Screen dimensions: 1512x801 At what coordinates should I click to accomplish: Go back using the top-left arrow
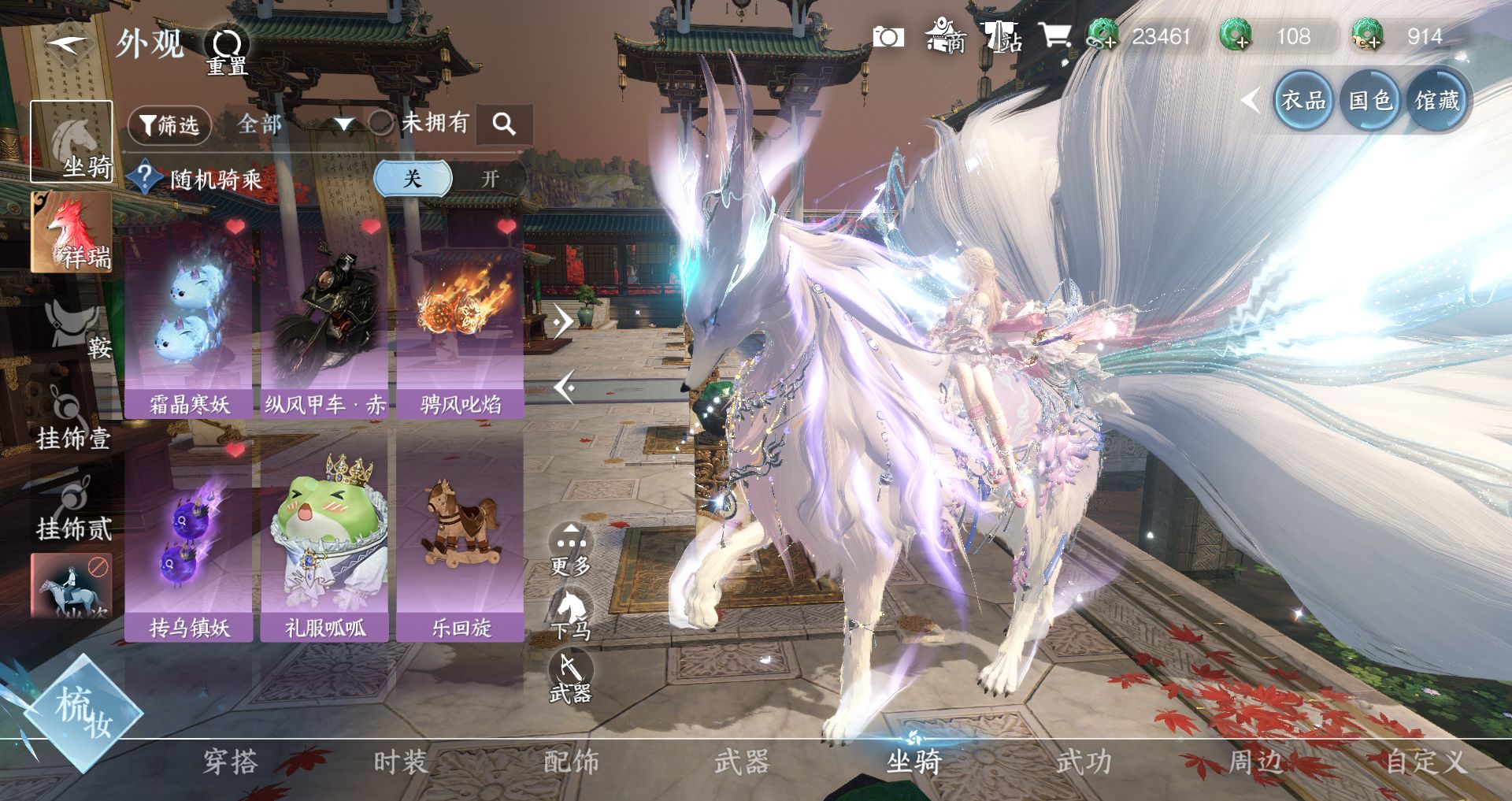click(x=69, y=43)
